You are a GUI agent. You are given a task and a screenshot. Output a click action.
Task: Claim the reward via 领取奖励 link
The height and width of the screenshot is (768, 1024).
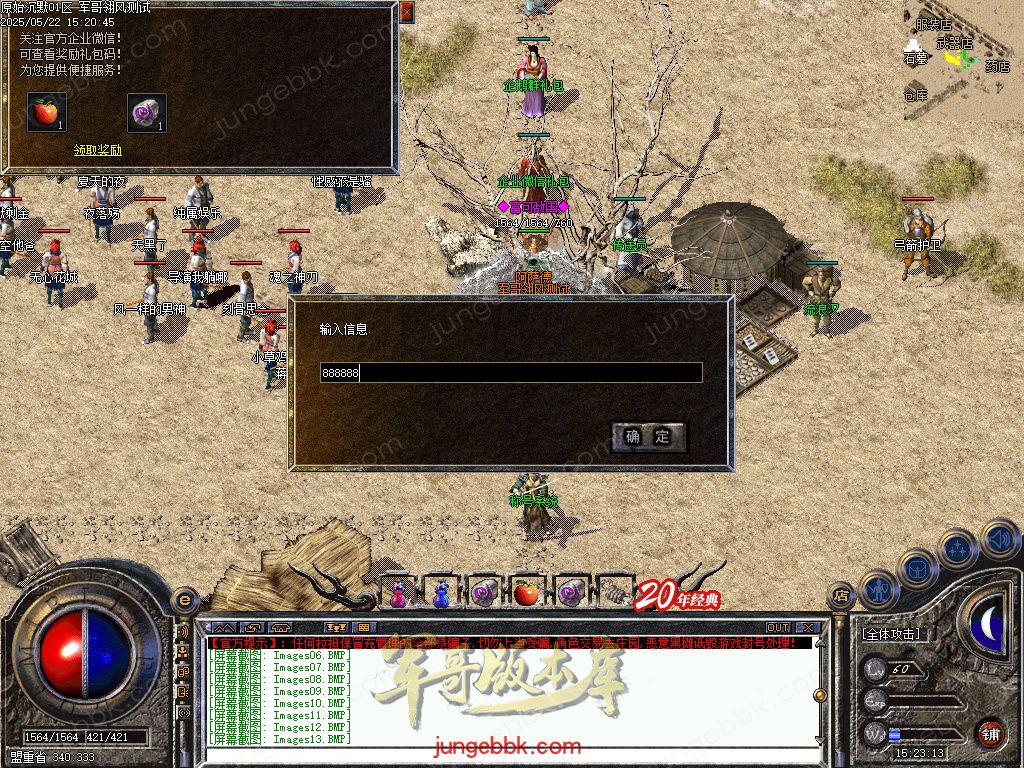point(97,150)
